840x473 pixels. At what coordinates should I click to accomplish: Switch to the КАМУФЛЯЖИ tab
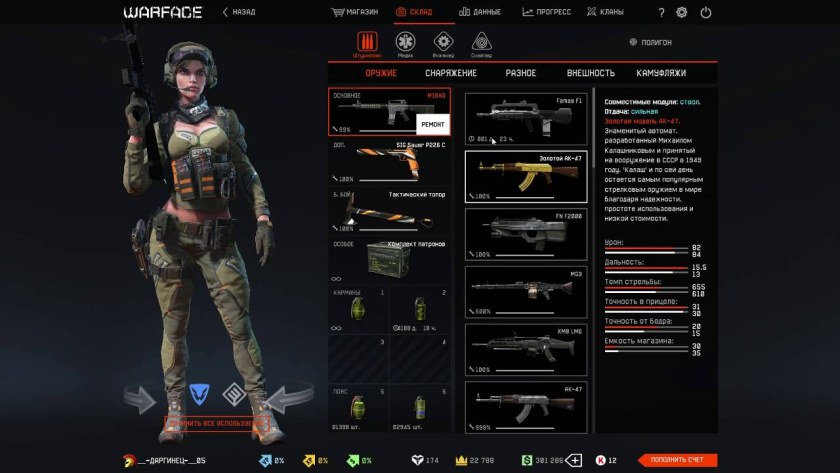tap(661, 73)
